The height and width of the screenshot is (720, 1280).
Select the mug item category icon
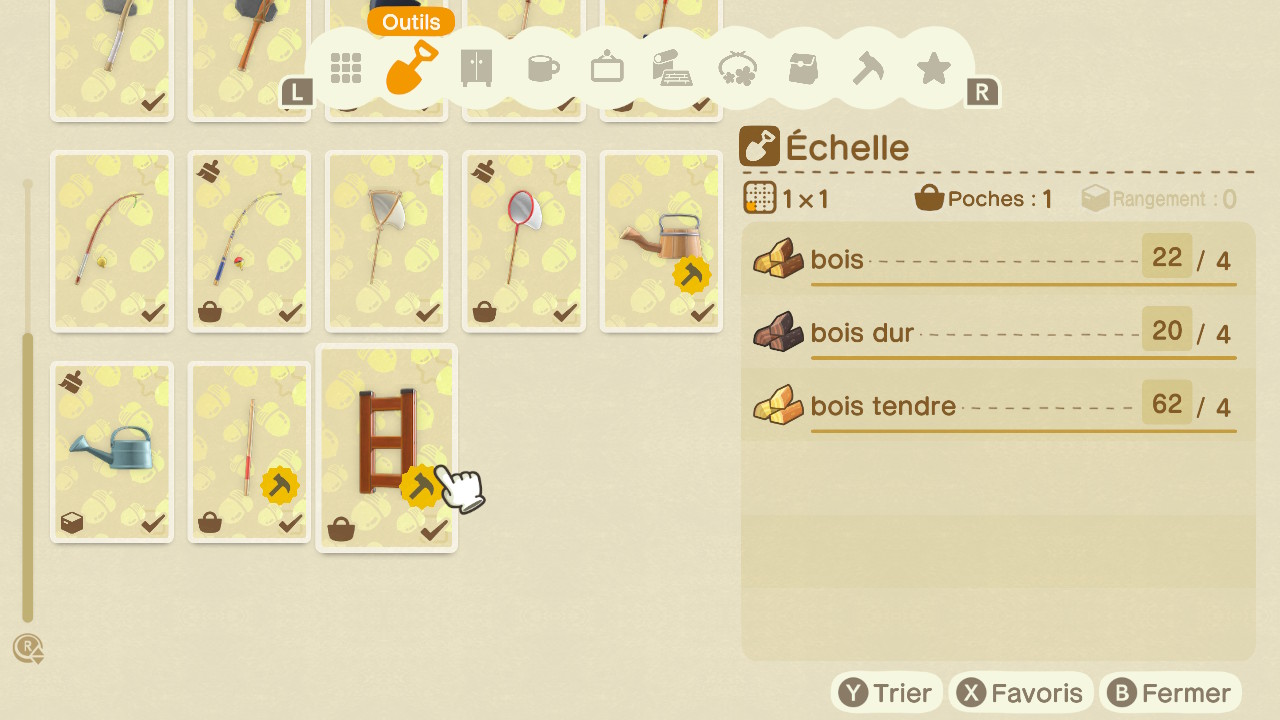coord(542,68)
